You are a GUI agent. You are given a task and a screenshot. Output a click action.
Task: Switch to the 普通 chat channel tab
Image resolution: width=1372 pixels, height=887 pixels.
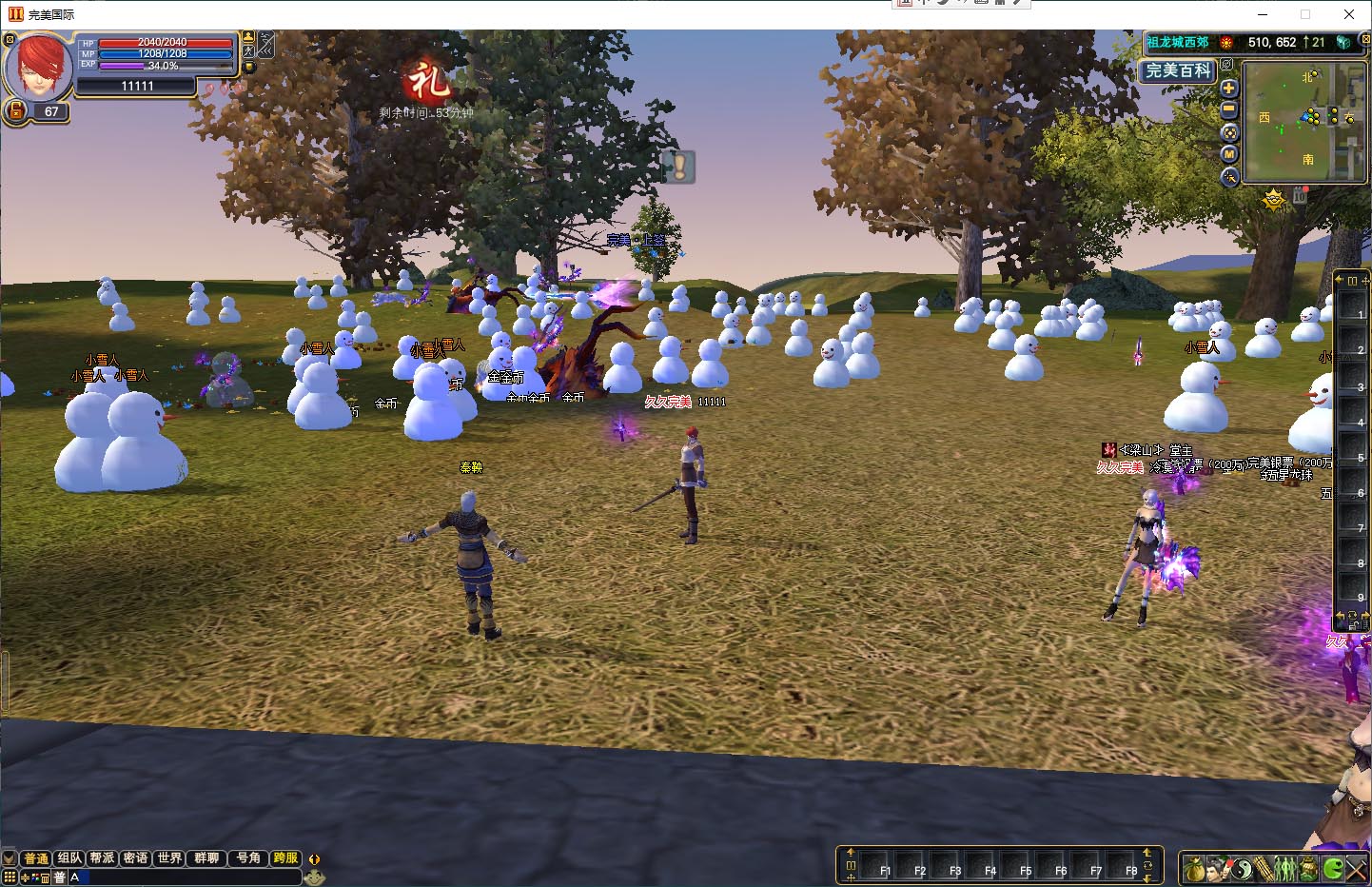(36, 858)
